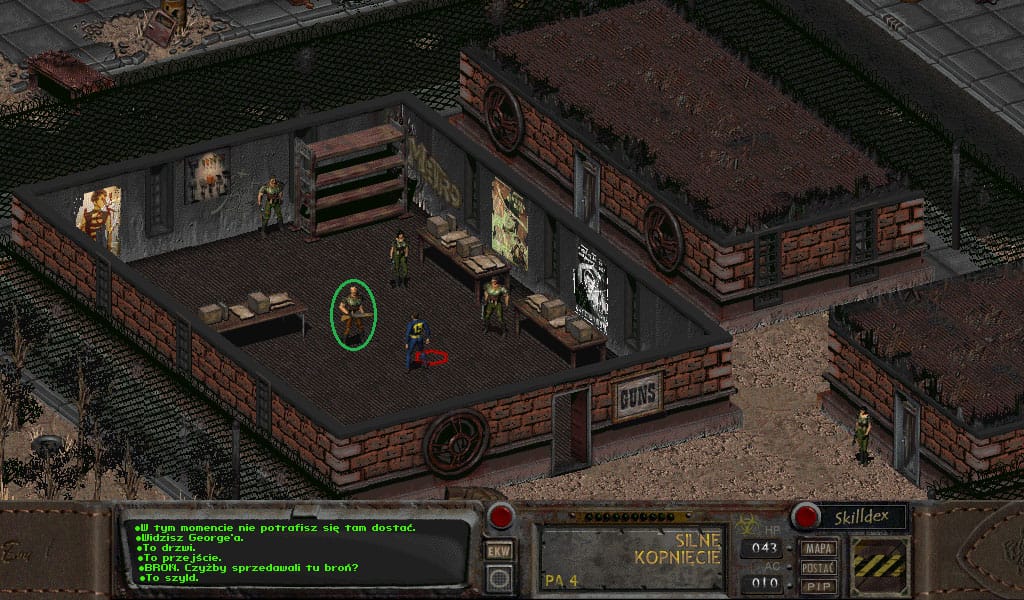The height and width of the screenshot is (600, 1024).
Task: Show the character sheet via POSTAĆ
Action: (x=819, y=567)
